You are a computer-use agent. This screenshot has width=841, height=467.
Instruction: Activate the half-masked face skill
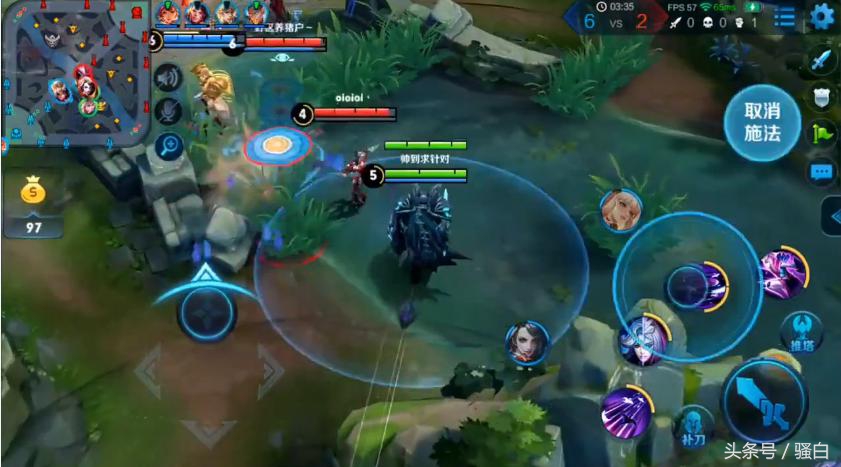(x=643, y=338)
